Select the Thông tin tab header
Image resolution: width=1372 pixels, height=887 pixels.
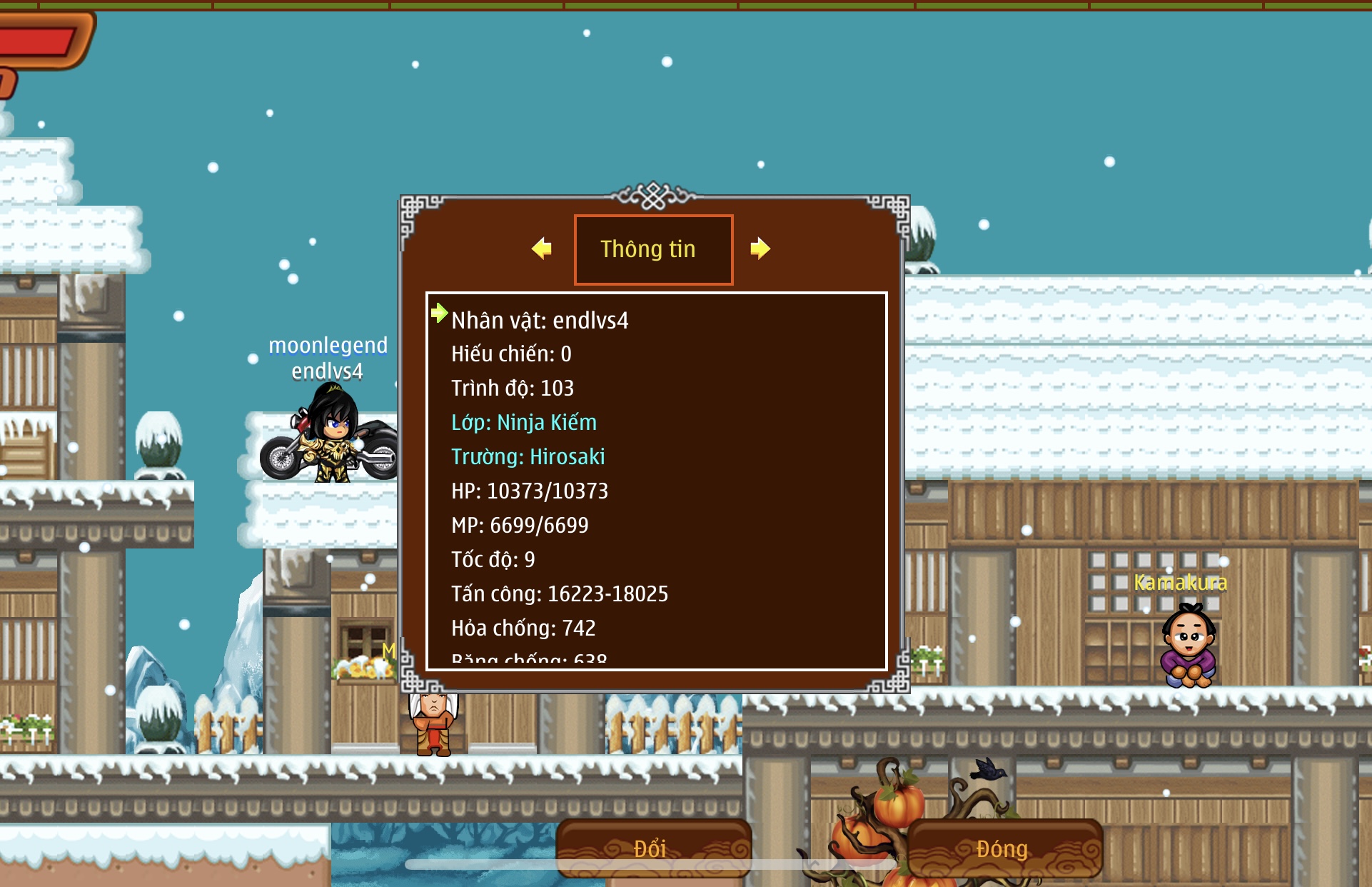click(653, 249)
